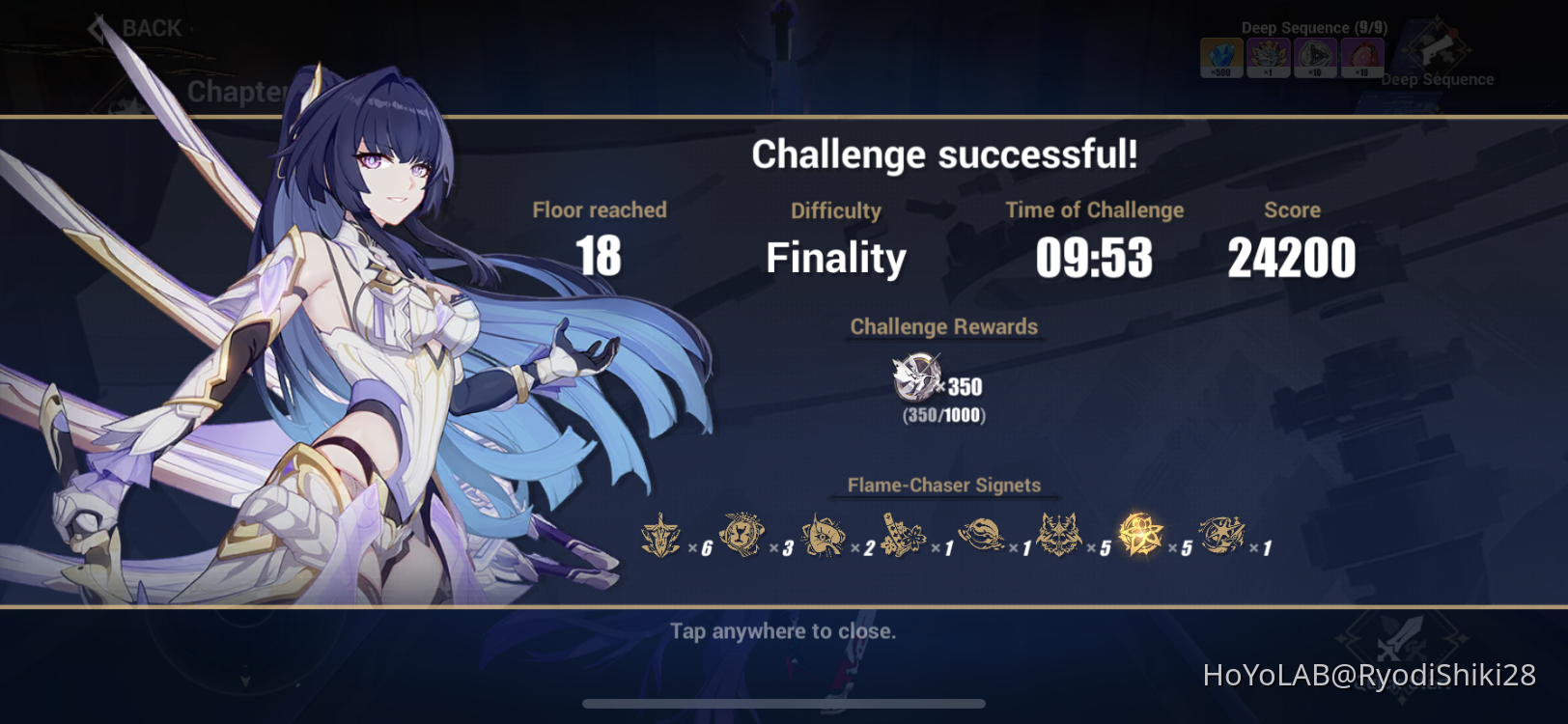1568x724 pixels.
Task: Click the x1 badge reward under Deep Sequence
Action: [x=1268, y=58]
